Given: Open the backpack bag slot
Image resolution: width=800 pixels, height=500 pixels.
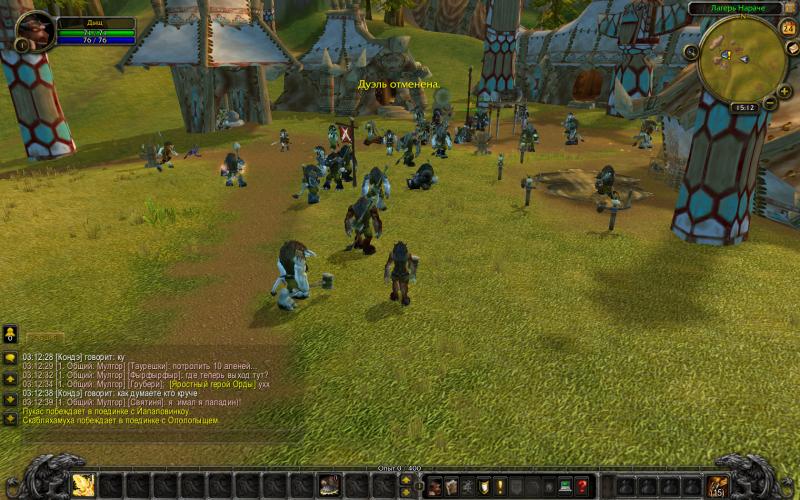Looking at the screenshot, I should 716,486.
